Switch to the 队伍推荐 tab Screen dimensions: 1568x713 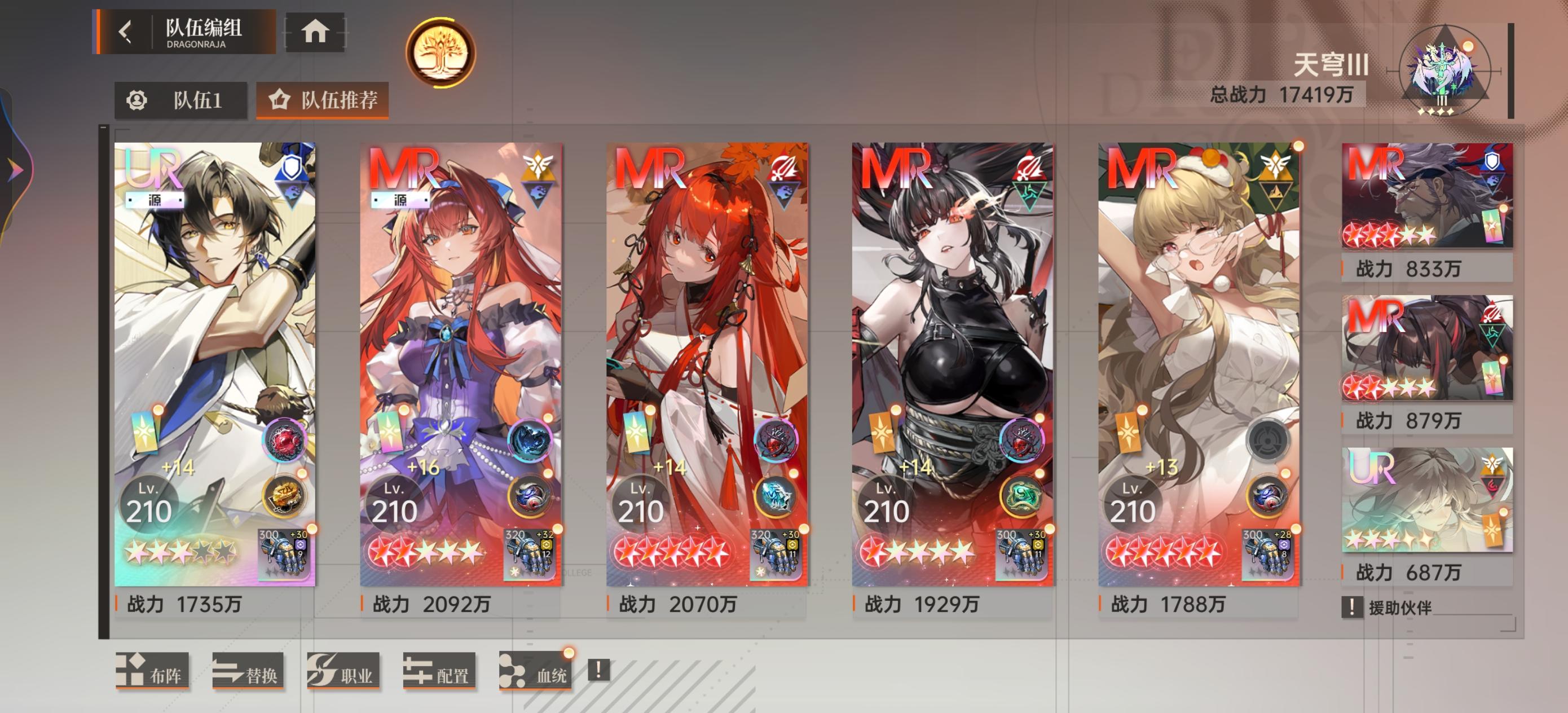[323, 101]
